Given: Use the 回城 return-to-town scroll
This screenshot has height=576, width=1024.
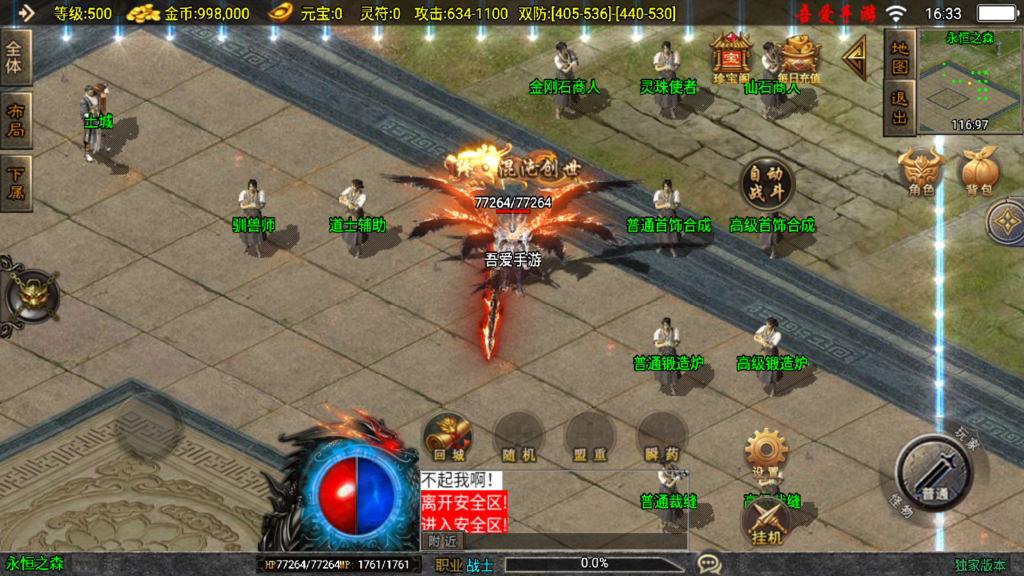Looking at the screenshot, I should coord(447,437).
